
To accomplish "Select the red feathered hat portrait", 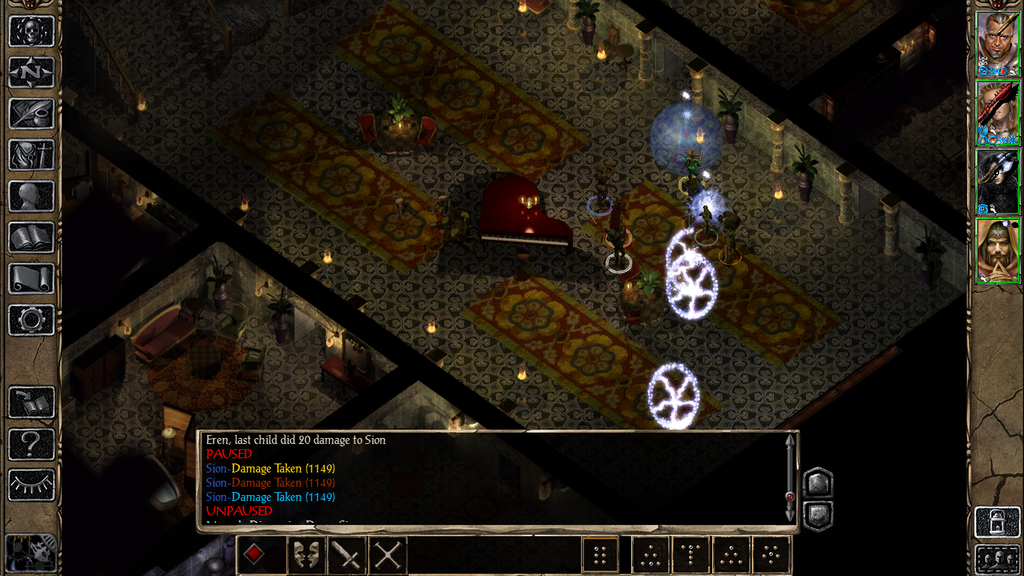I will click(997, 112).
